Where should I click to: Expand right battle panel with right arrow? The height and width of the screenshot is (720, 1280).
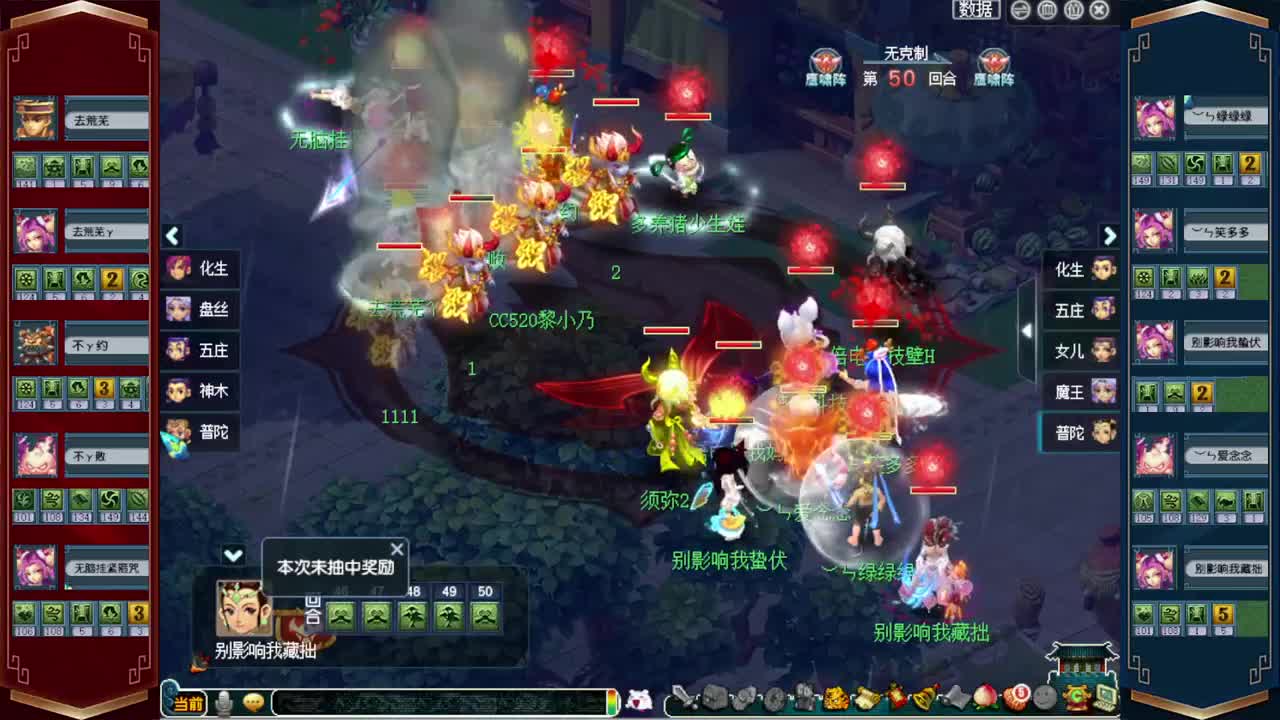click(1110, 236)
